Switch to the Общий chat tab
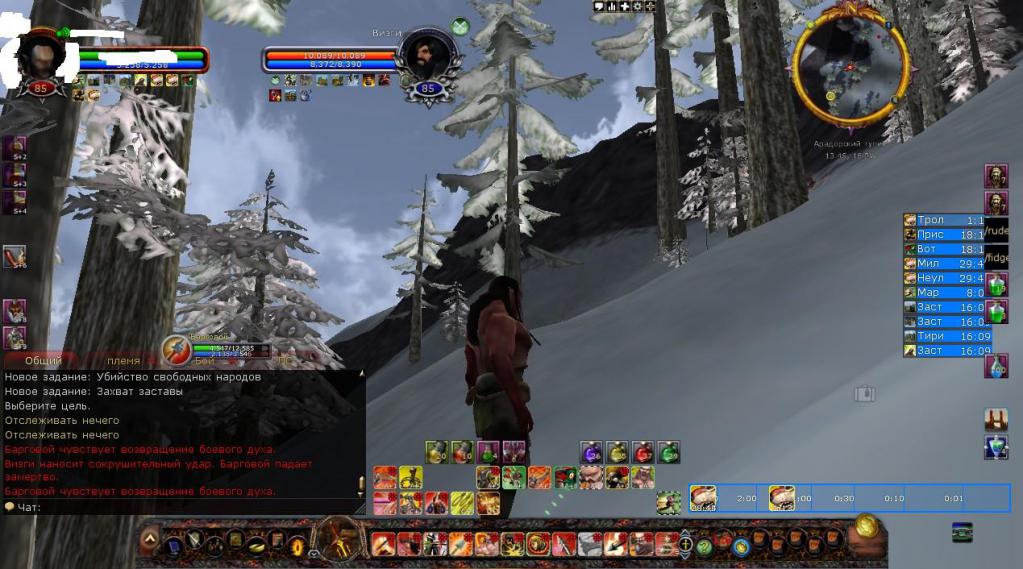Screen dimensions: 1023x569 [42, 360]
